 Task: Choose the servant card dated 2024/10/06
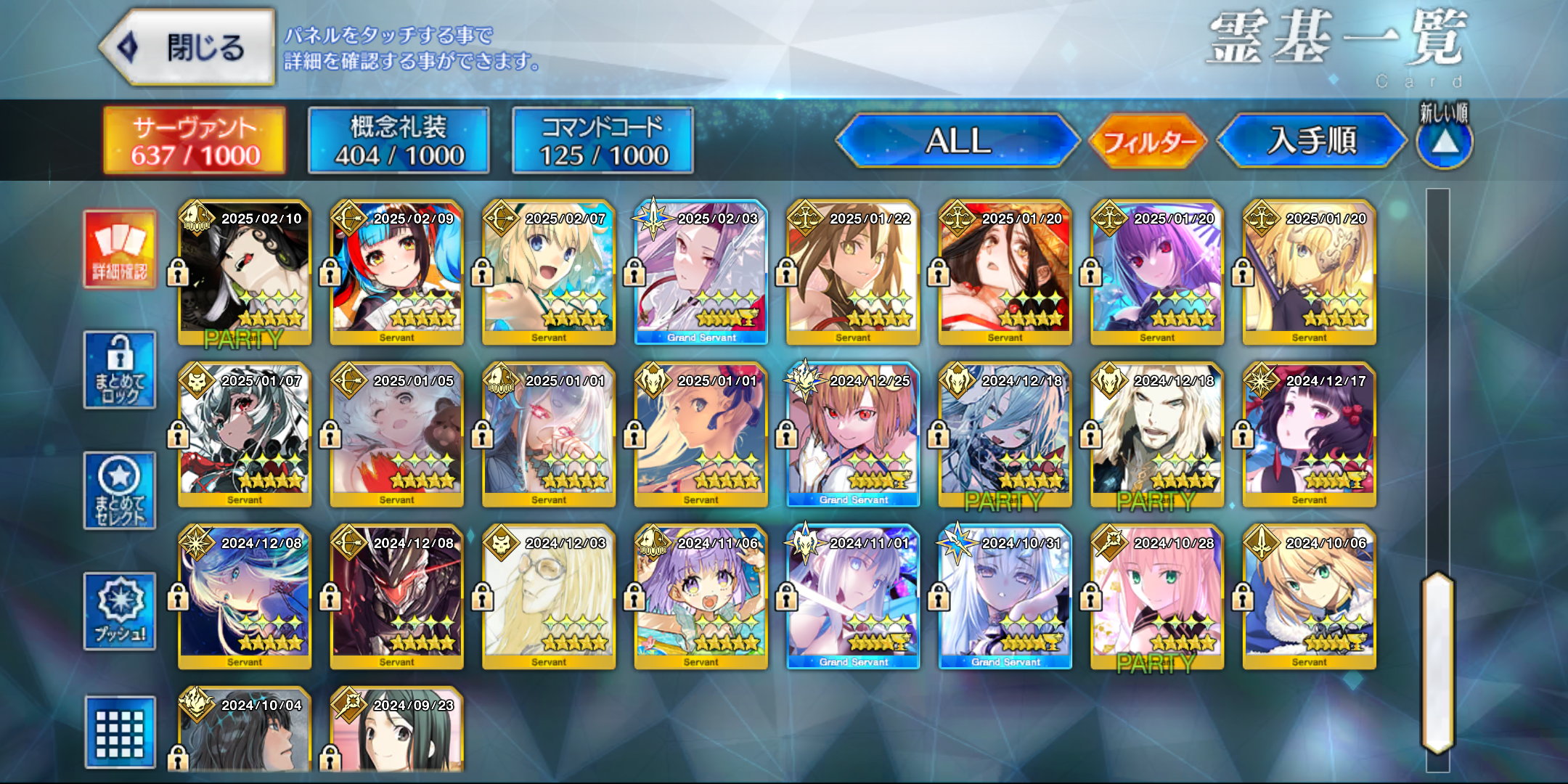(1310, 597)
